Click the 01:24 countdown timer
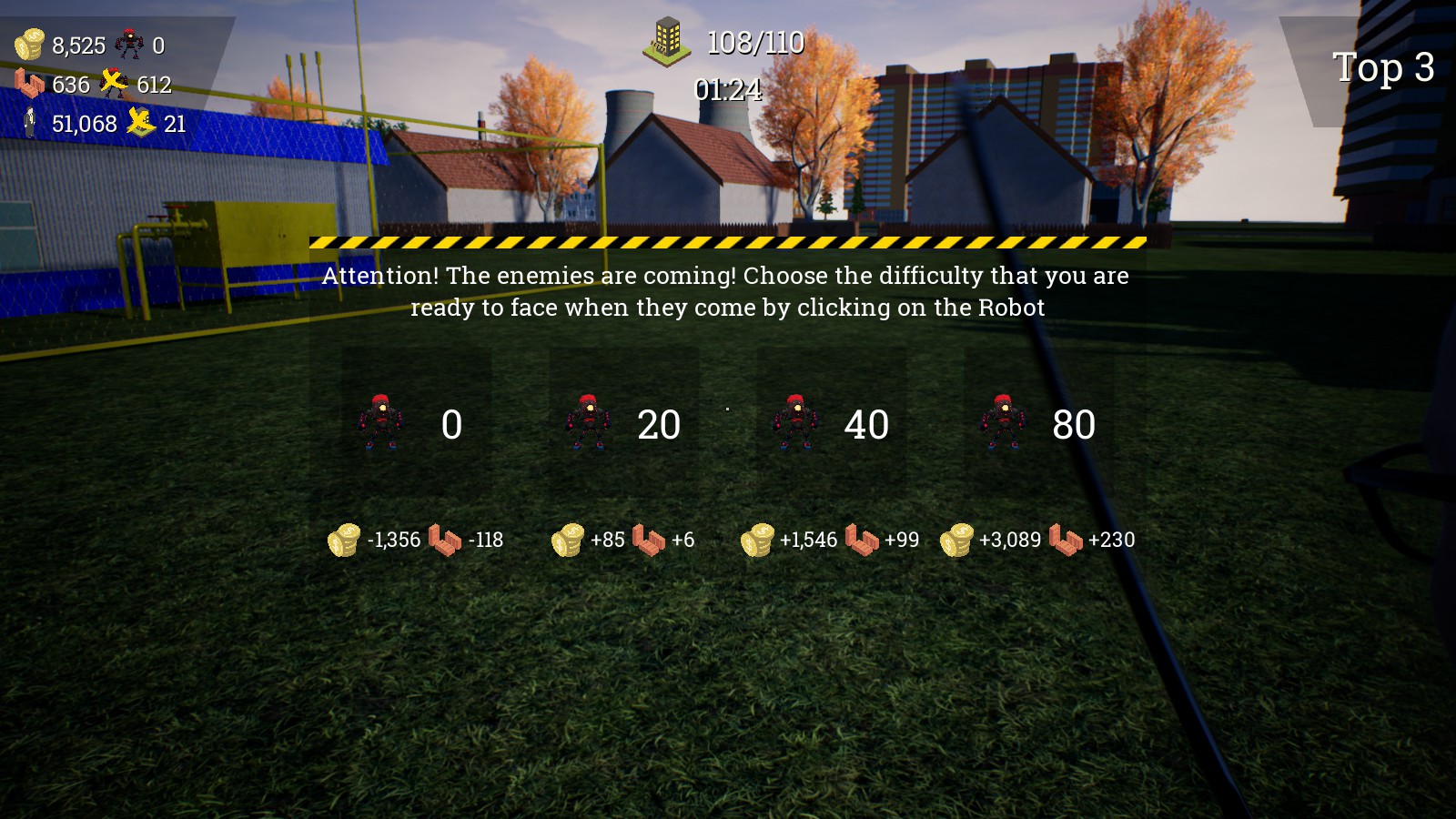This screenshot has height=819, width=1456. pos(727,90)
